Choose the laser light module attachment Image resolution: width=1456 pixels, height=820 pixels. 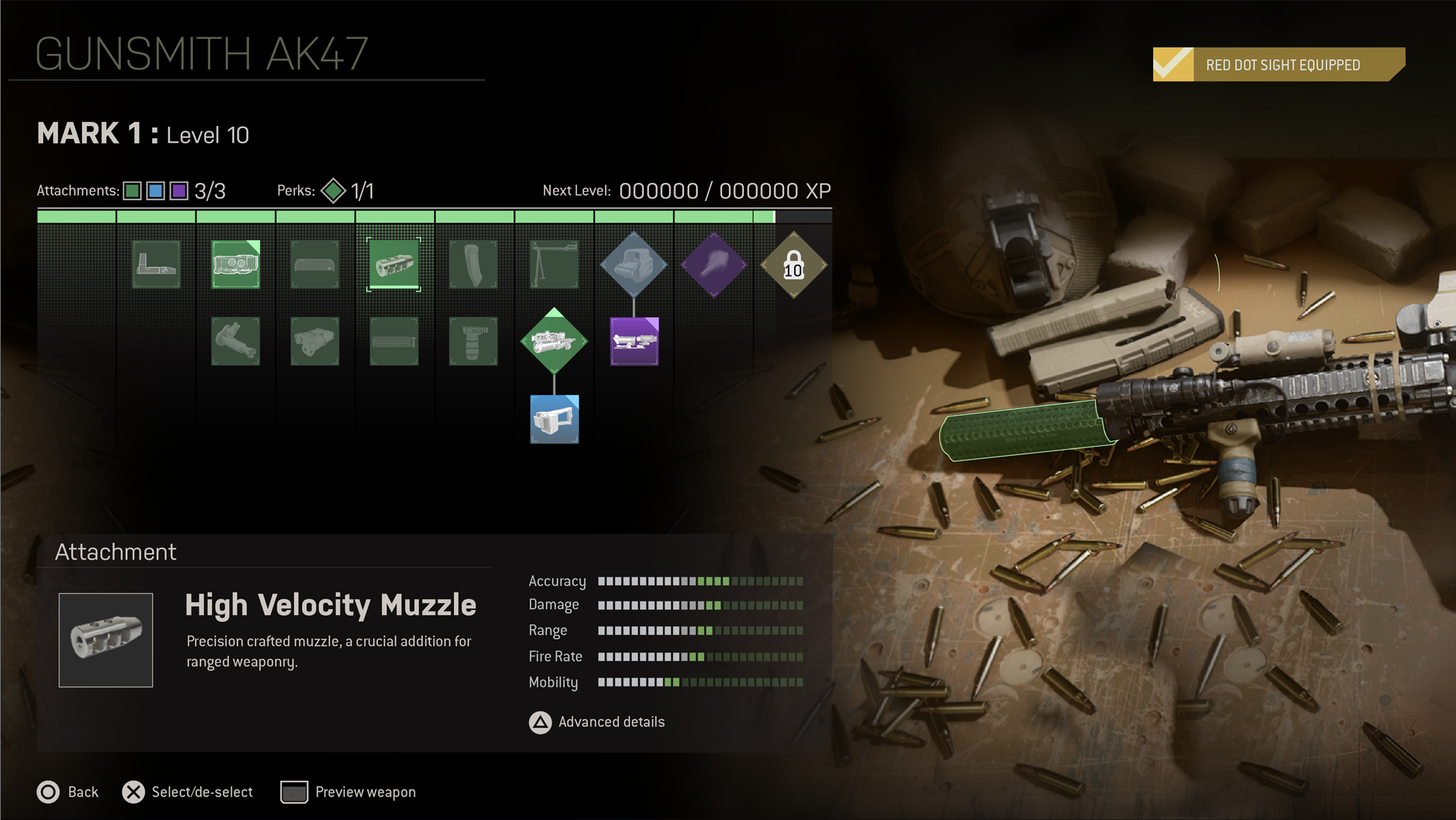pyautogui.click(x=315, y=341)
